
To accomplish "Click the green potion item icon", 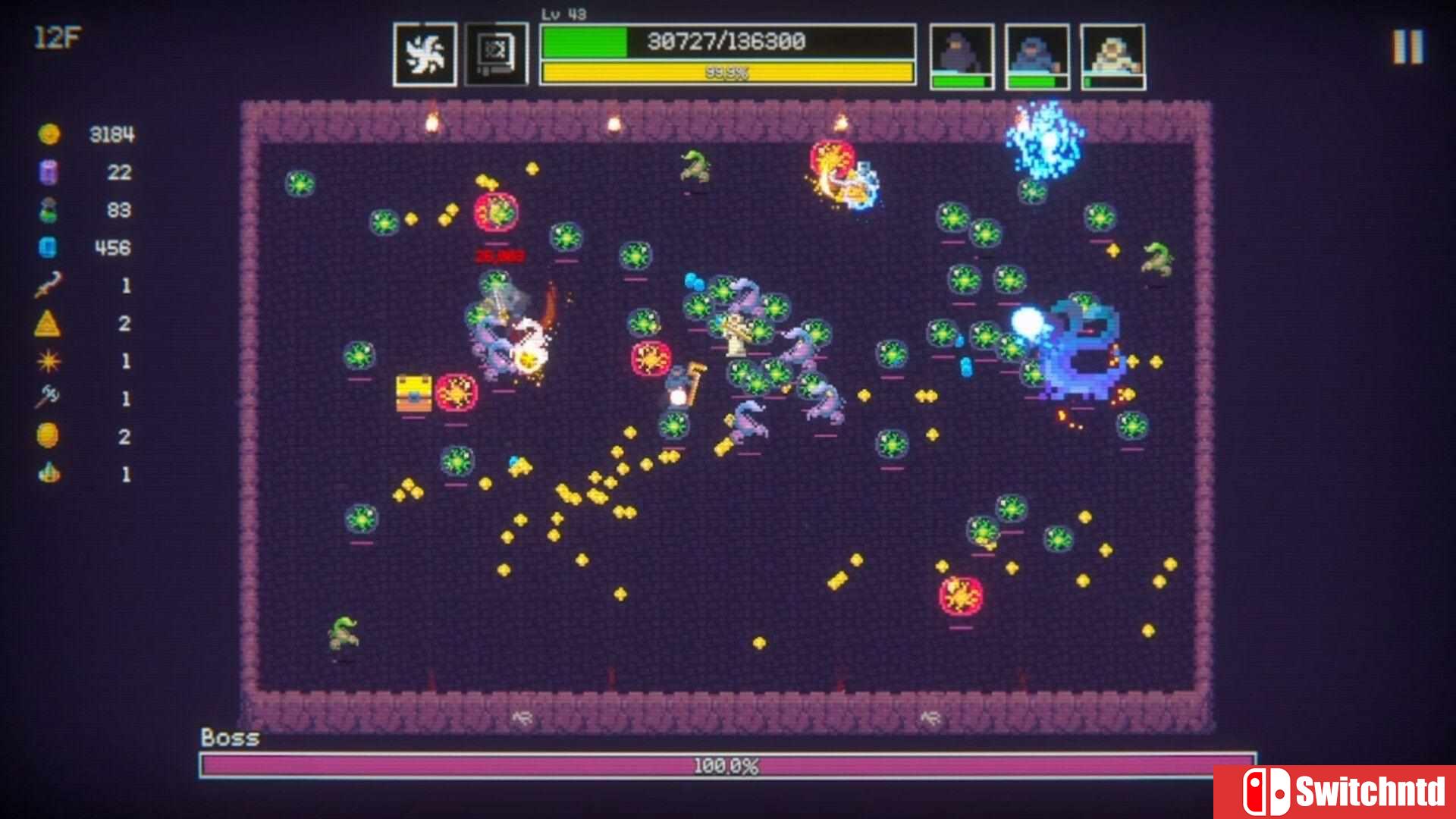I will point(48,210).
